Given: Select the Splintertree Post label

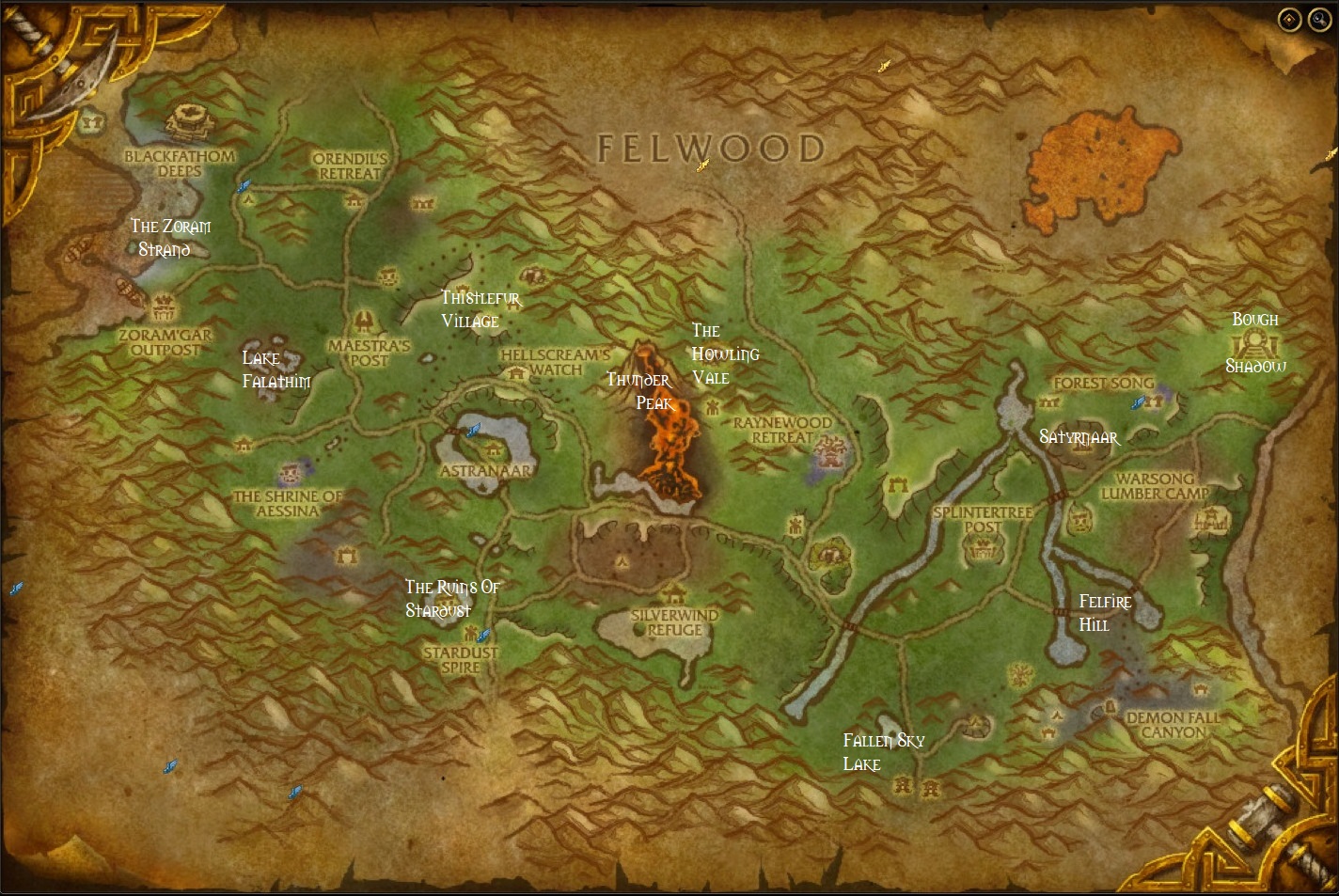Looking at the screenshot, I should (x=983, y=519).
